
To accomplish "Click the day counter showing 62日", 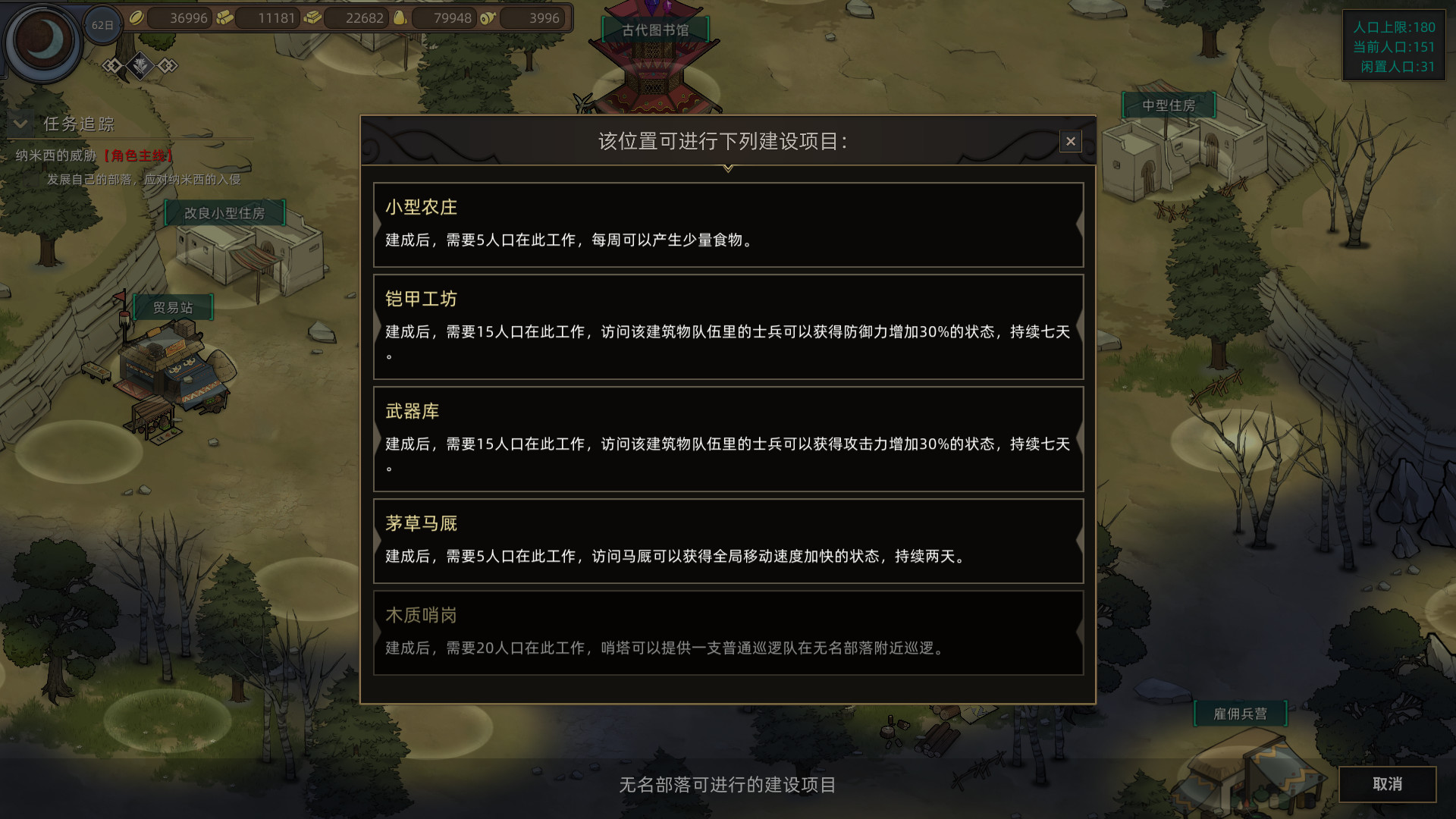I will click(x=103, y=24).
